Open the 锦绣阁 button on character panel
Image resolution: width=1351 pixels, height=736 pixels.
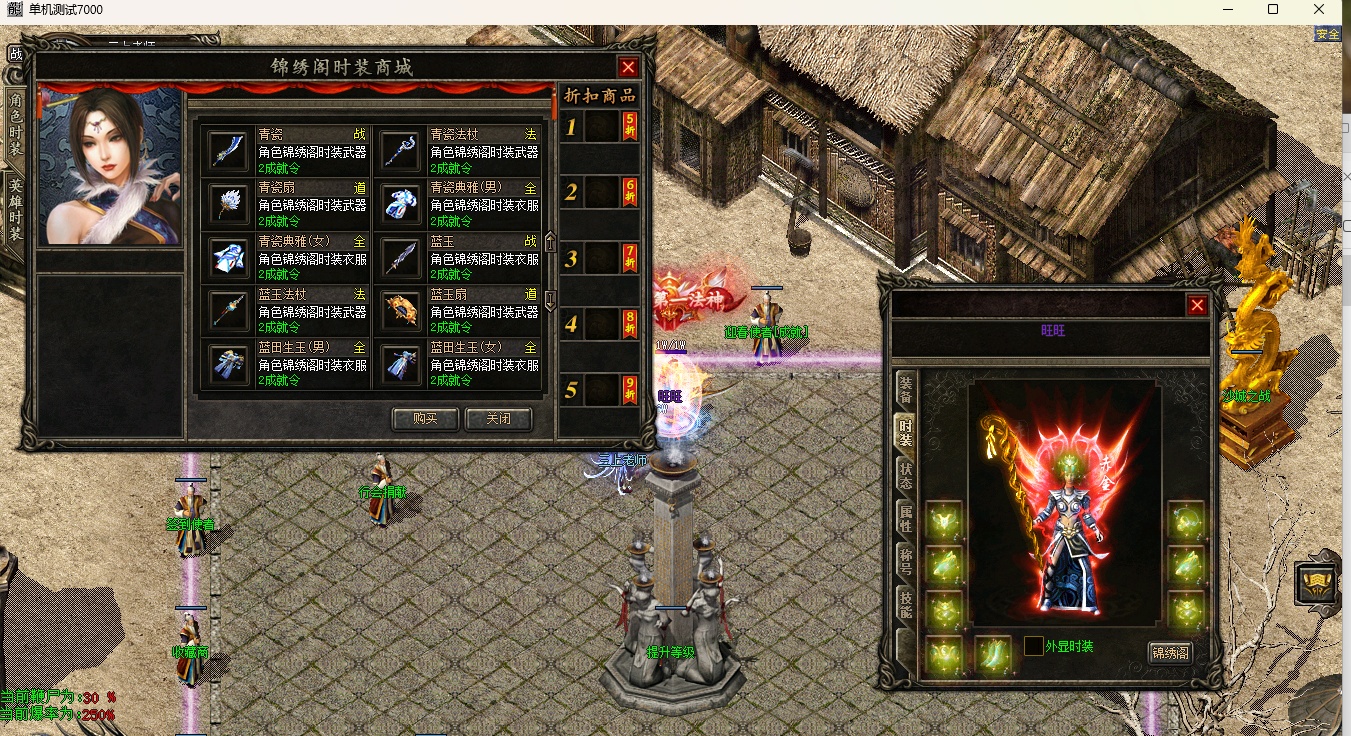(1171, 652)
